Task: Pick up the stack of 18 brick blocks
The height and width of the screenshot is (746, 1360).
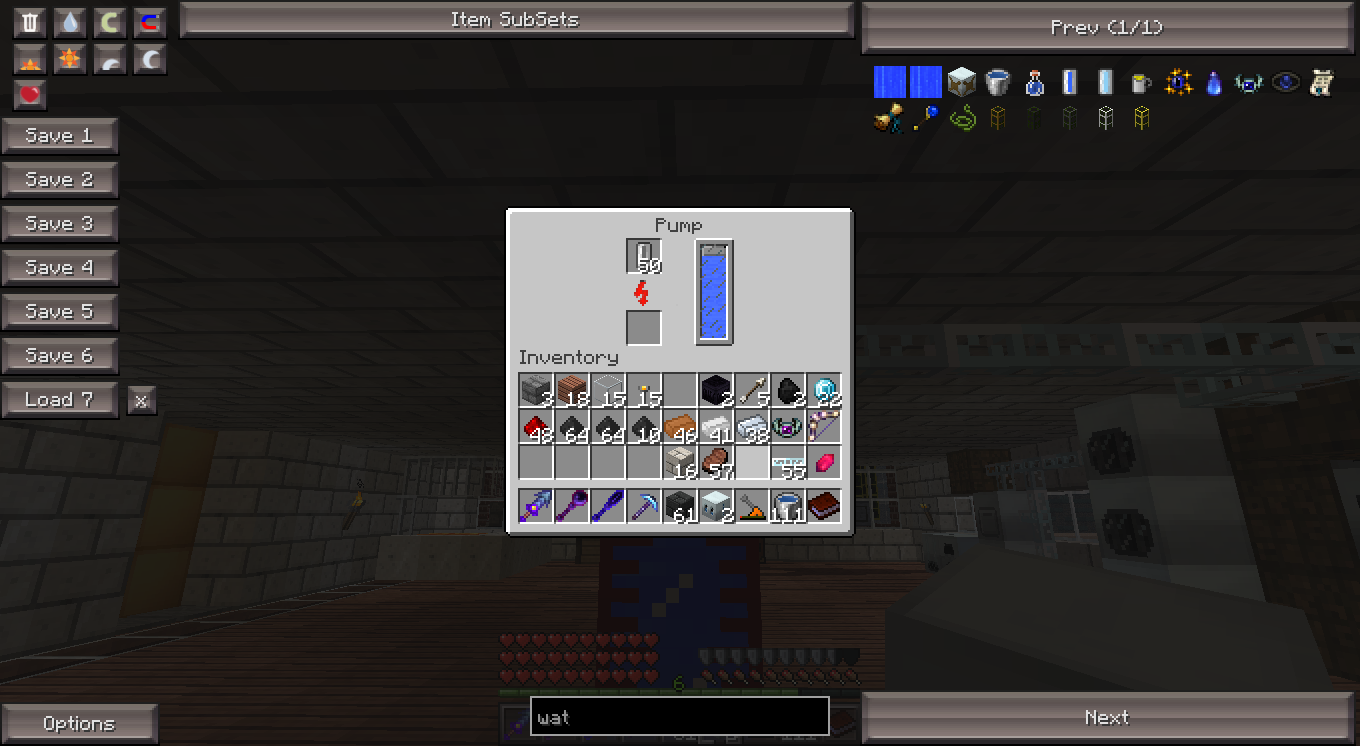Action: [x=572, y=390]
